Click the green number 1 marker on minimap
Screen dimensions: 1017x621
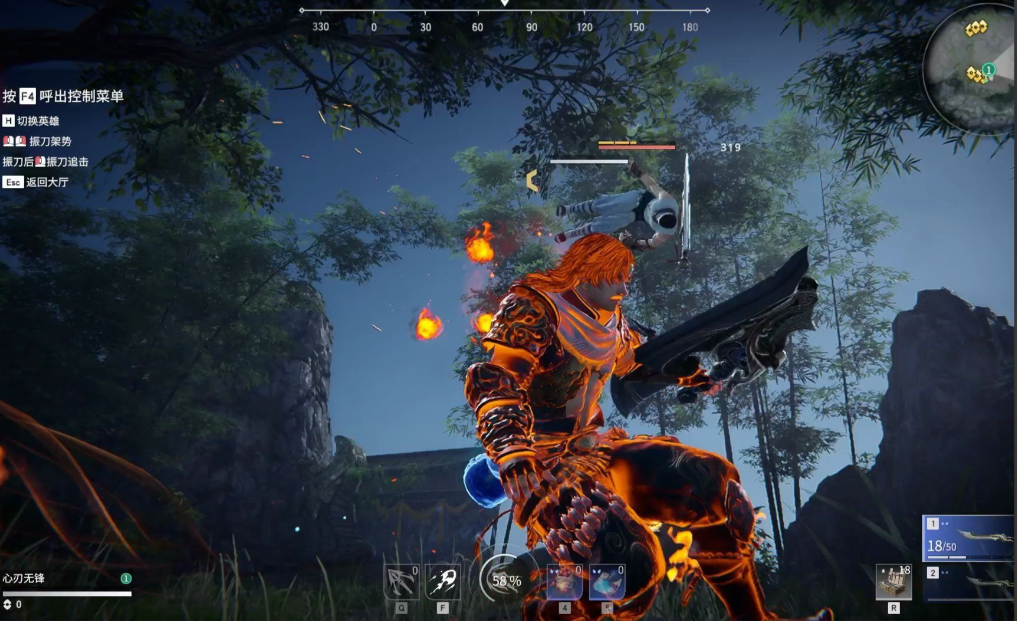(x=988, y=69)
